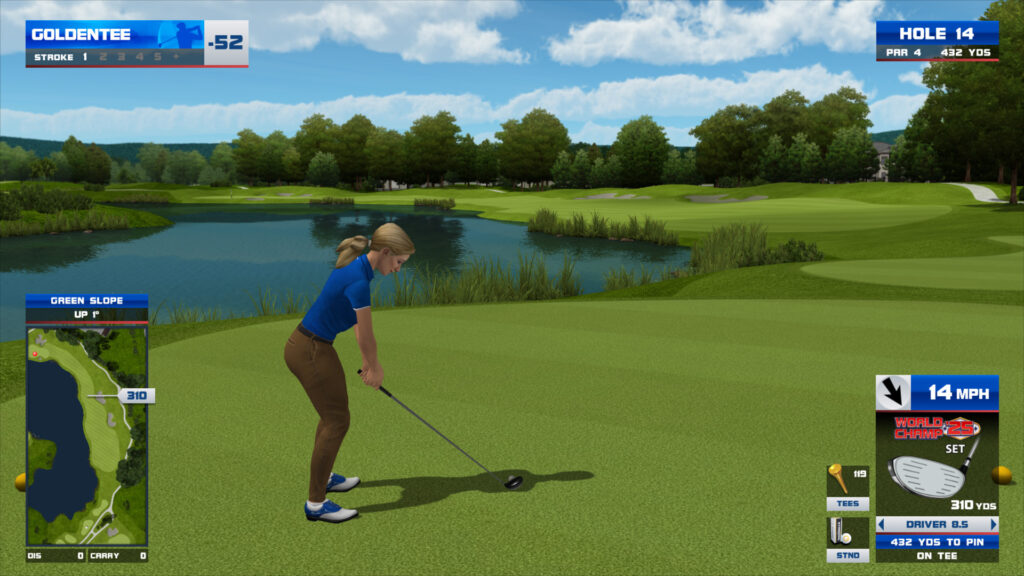1024x576 pixels.
Task: Click the red pin marker on minimap
Action: click(36, 353)
